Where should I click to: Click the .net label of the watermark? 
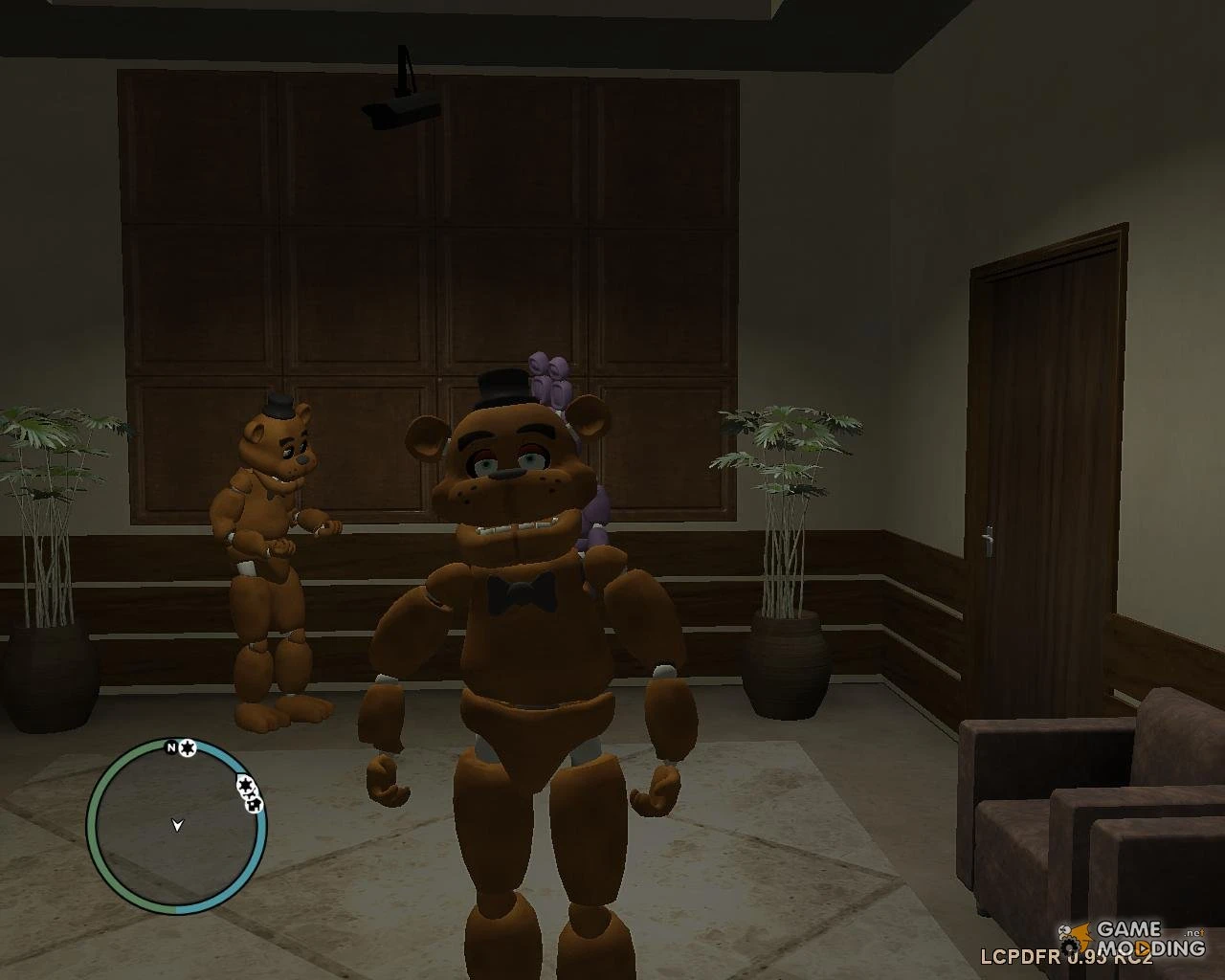point(1193,933)
